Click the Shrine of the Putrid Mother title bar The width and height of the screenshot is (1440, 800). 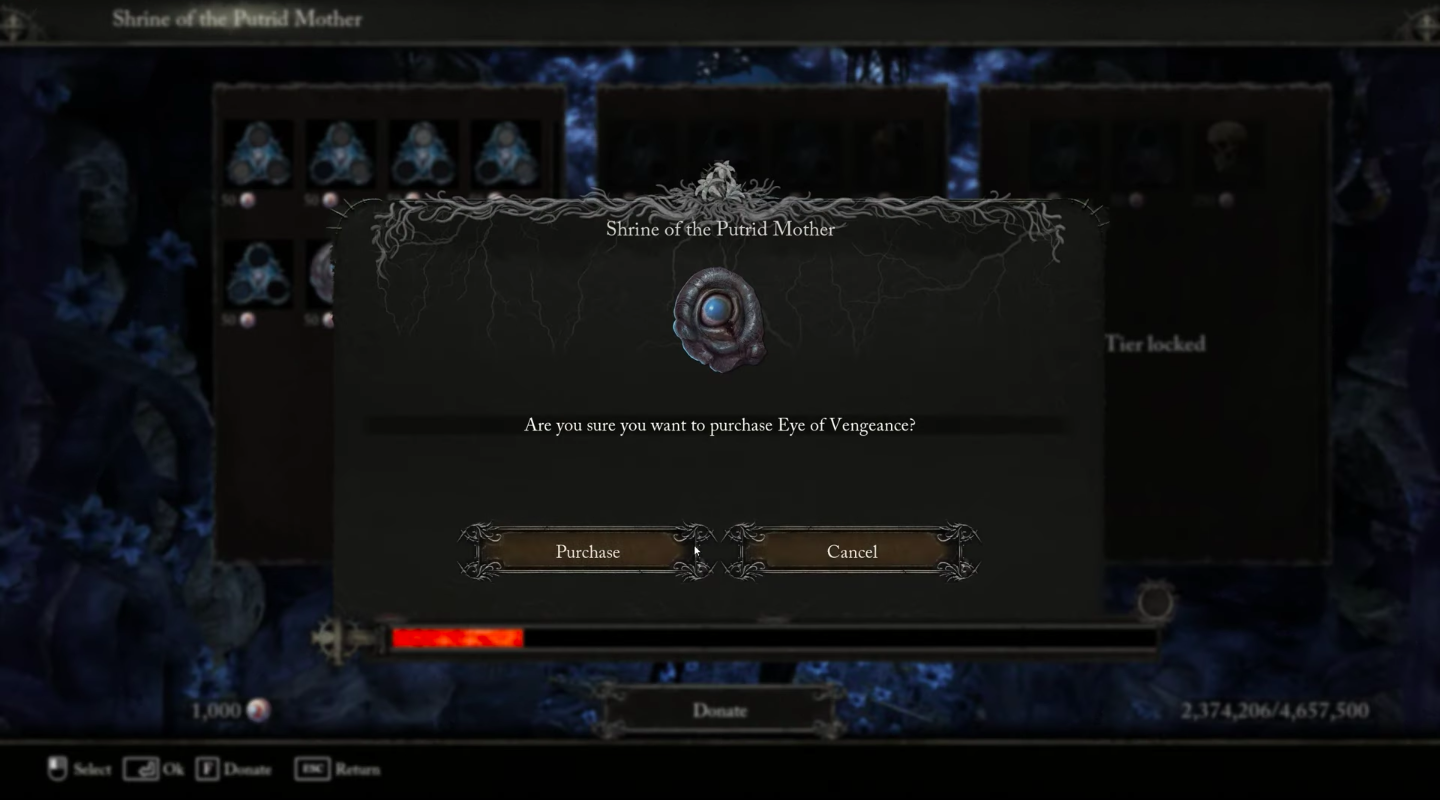pos(237,18)
